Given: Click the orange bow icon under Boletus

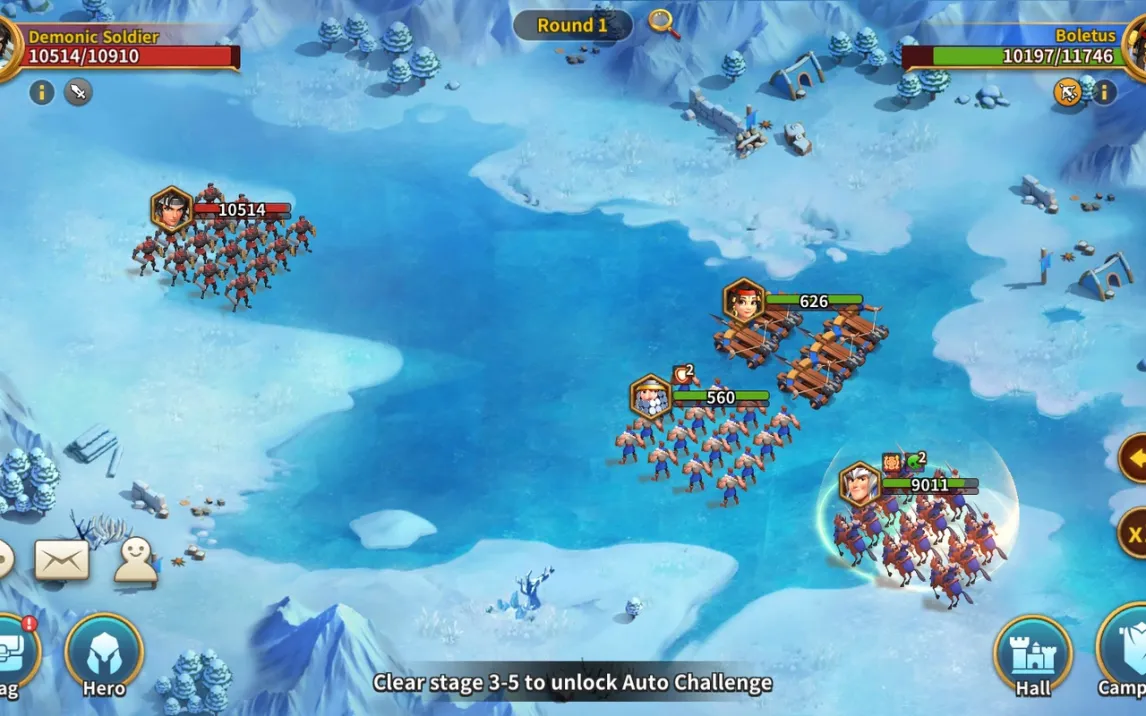Looking at the screenshot, I should click(1068, 93).
